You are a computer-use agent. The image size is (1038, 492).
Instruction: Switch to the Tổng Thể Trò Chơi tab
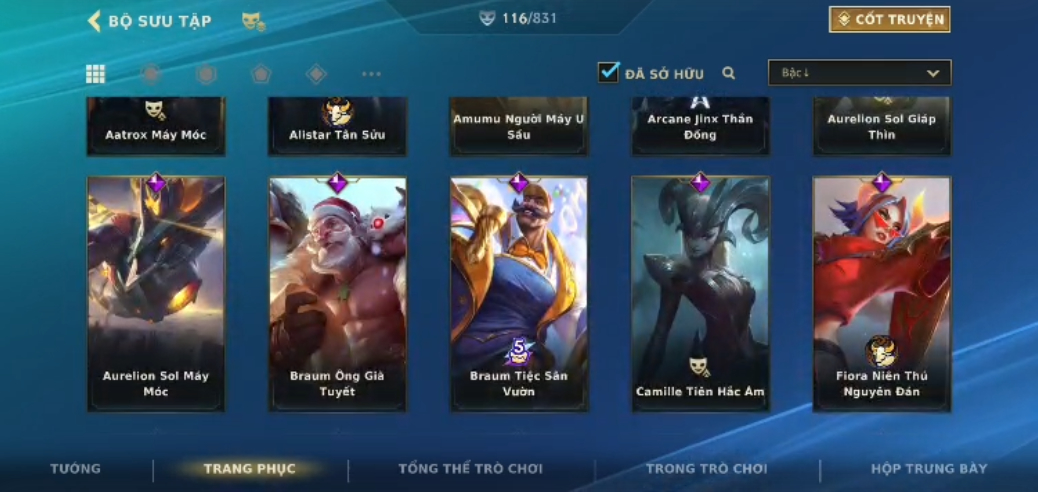click(470, 469)
